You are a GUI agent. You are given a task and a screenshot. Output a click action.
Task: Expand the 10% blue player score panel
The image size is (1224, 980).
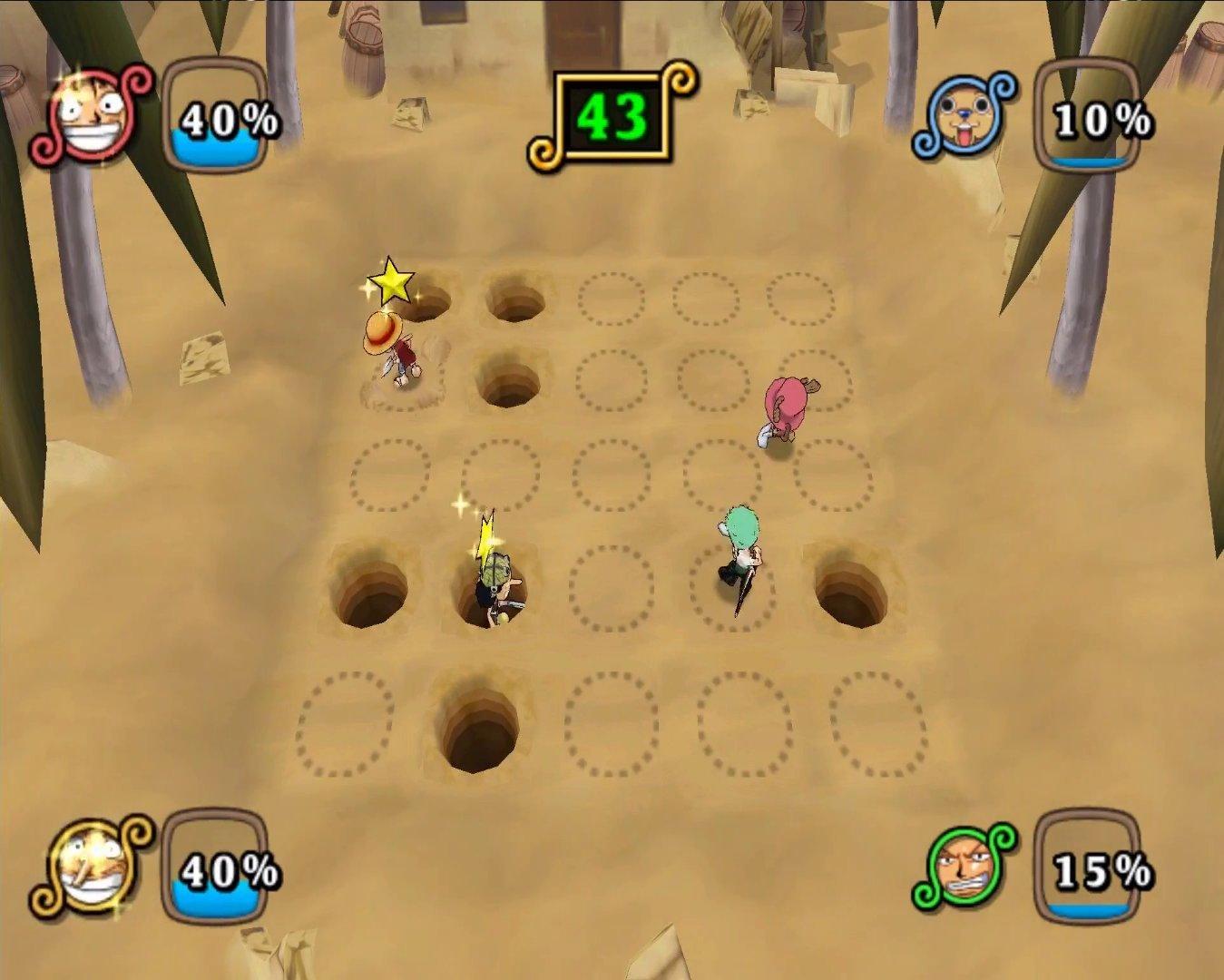click(x=1093, y=116)
